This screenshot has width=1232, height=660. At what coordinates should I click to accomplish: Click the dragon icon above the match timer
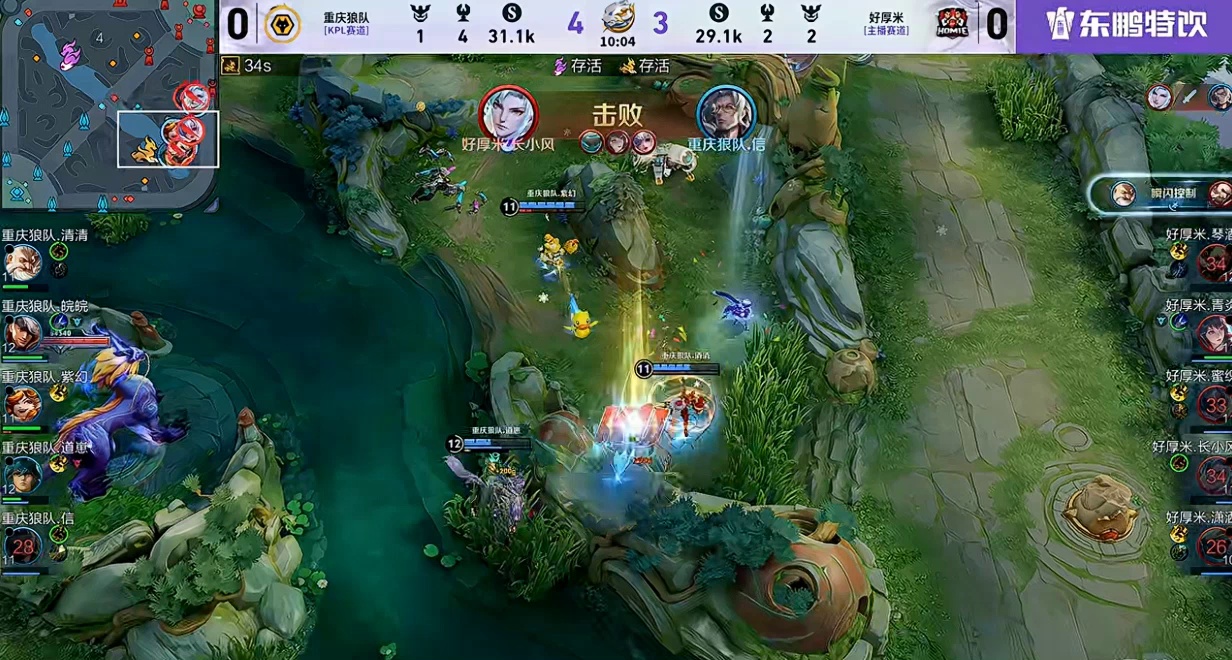[618, 17]
